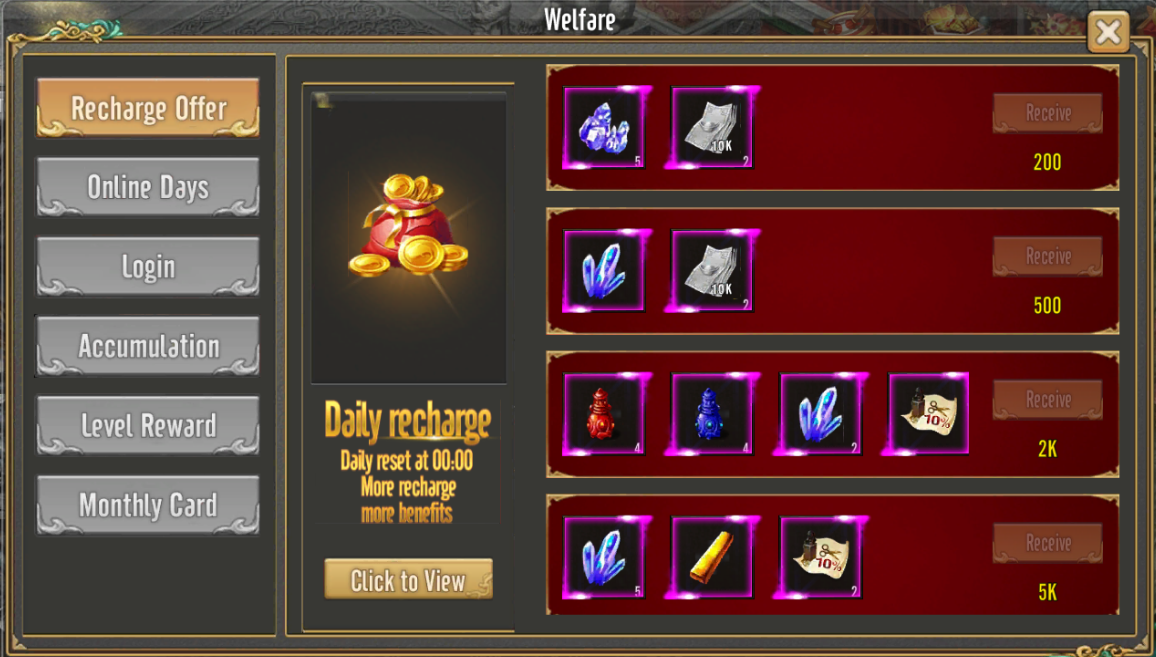Go to the Level Reward tab
The image size is (1156, 657).
pyautogui.click(x=148, y=426)
